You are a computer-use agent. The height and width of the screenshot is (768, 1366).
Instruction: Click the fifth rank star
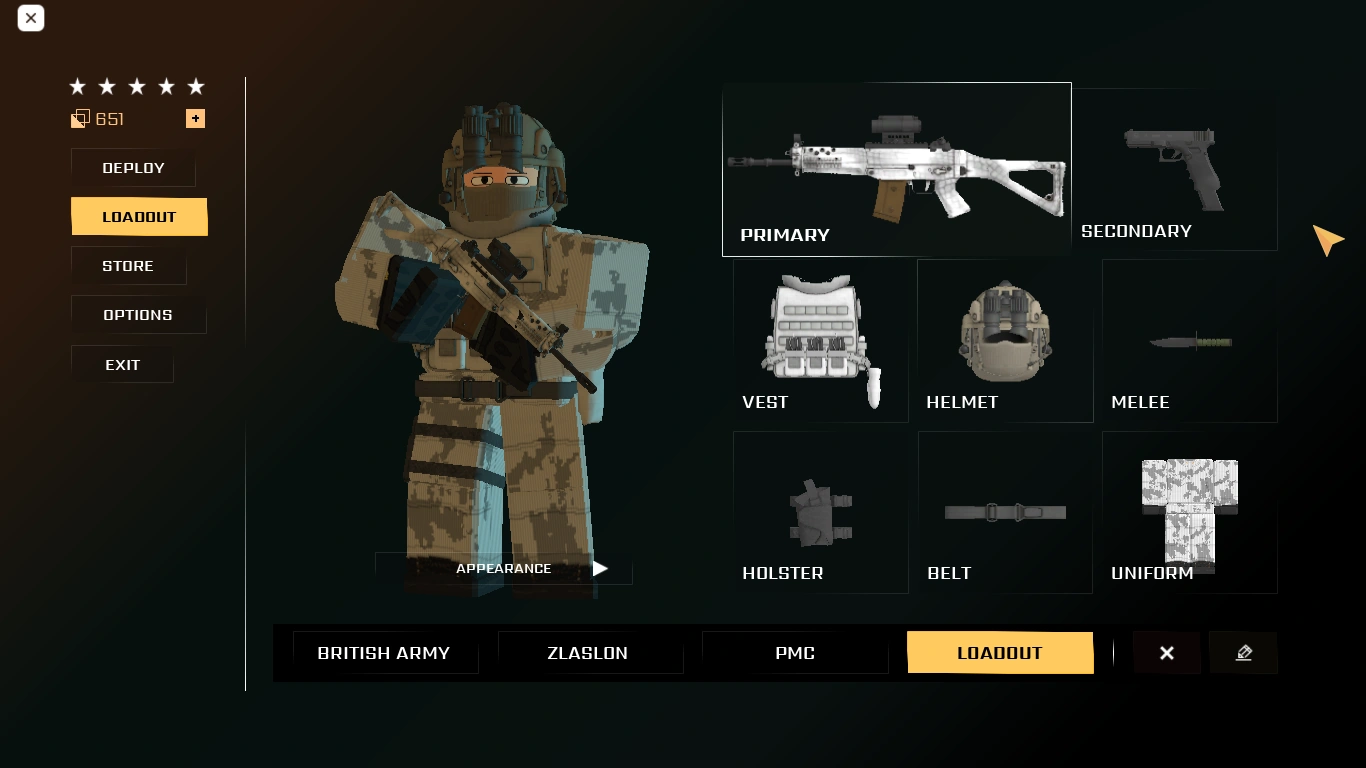[196, 86]
